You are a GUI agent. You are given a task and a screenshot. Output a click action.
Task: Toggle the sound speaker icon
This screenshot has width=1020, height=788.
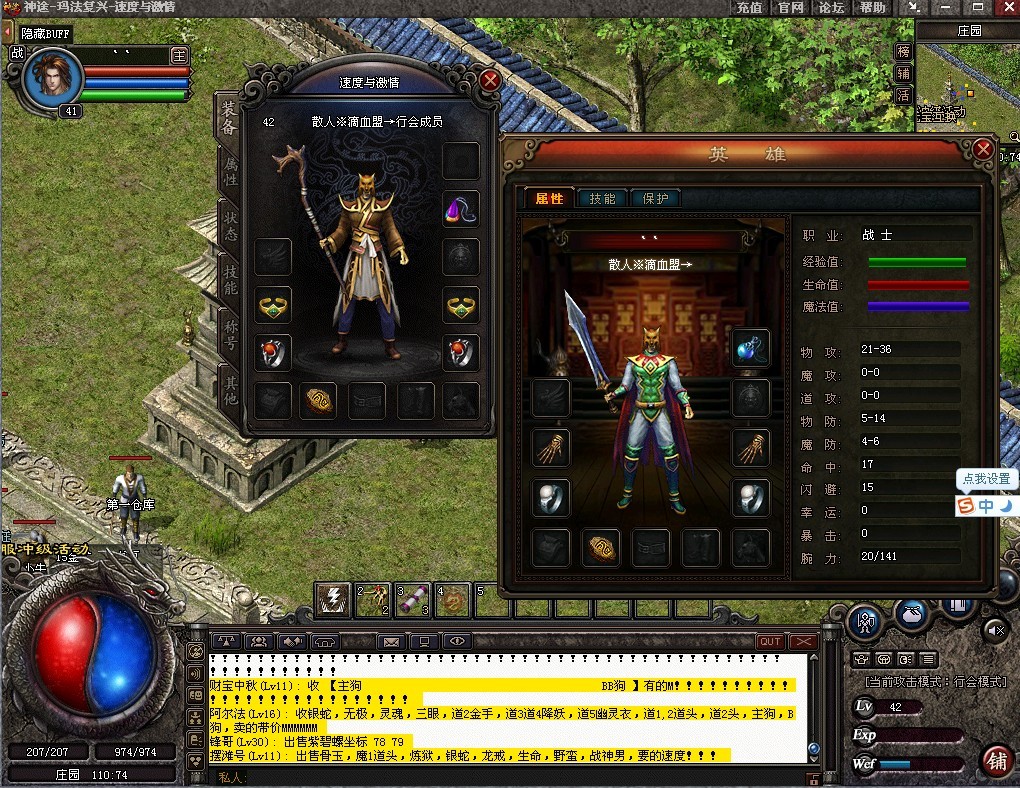coord(995,629)
